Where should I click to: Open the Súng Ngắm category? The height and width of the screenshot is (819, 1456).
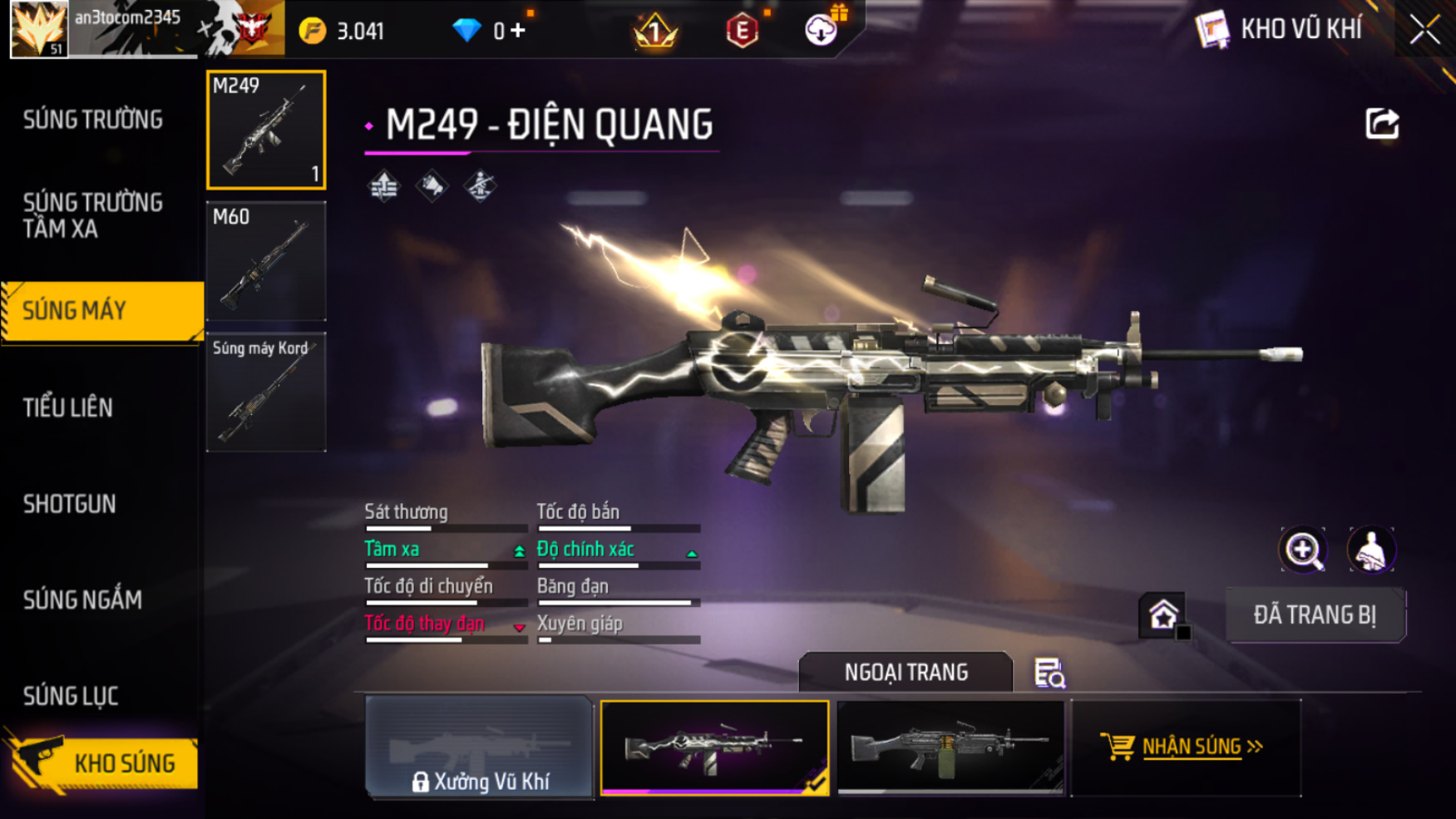click(82, 599)
